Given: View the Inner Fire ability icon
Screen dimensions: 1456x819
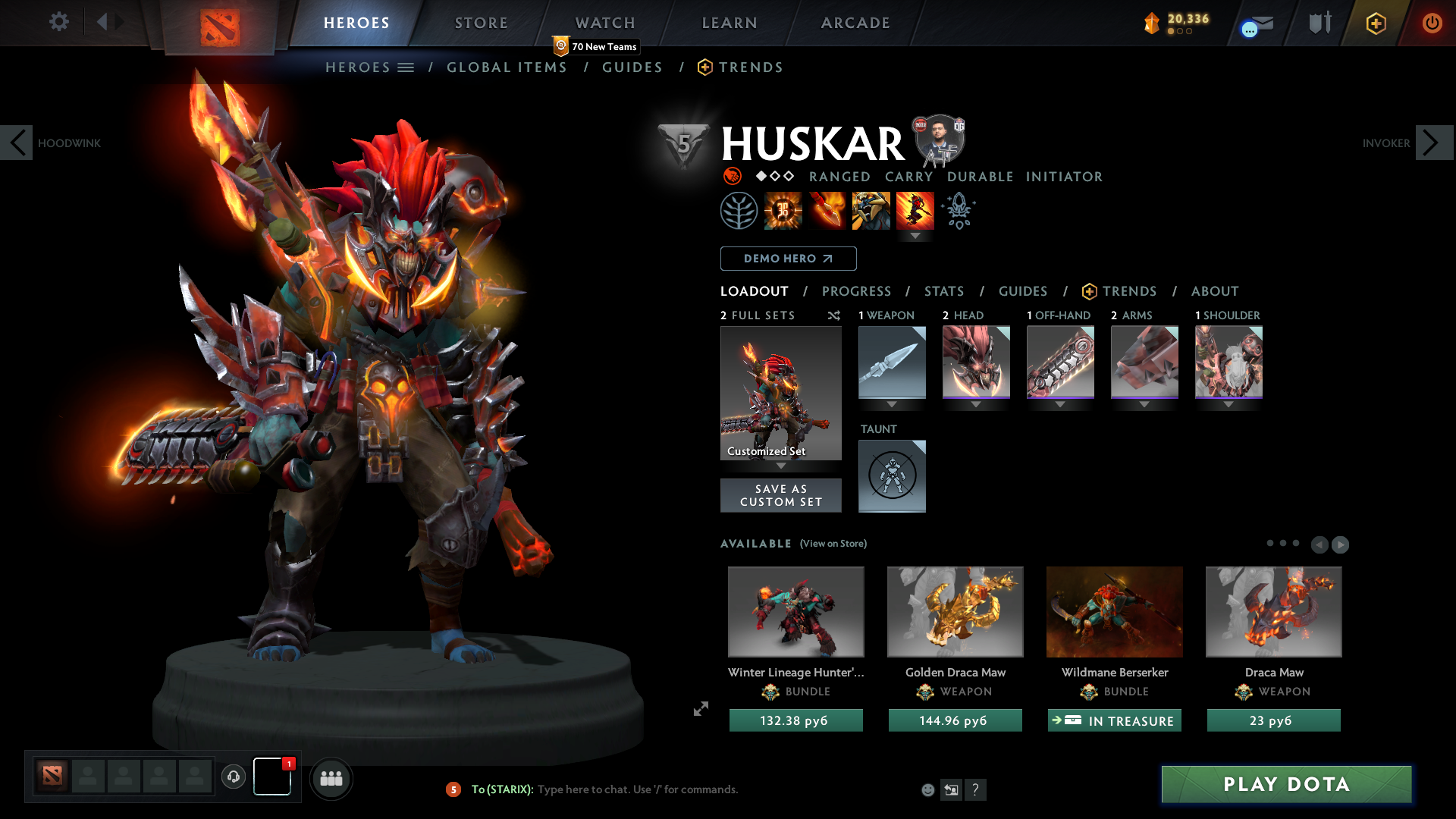Looking at the screenshot, I should tap(783, 210).
